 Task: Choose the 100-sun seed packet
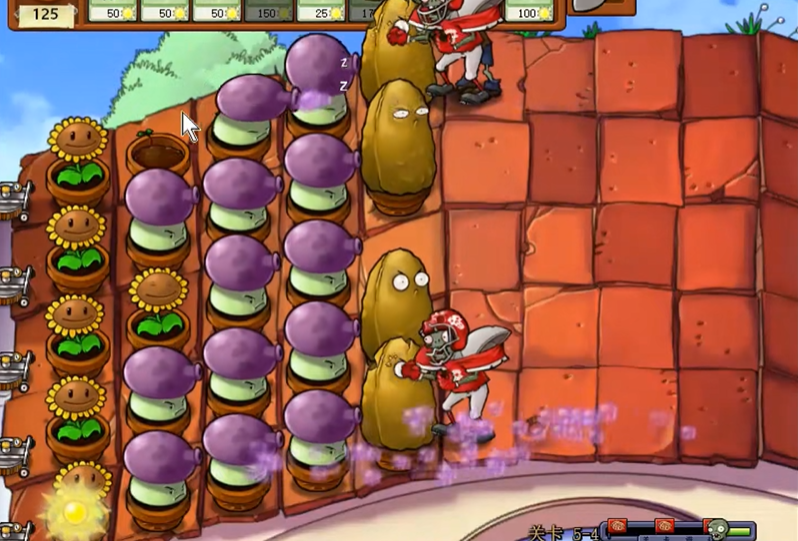tap(528, 11)
